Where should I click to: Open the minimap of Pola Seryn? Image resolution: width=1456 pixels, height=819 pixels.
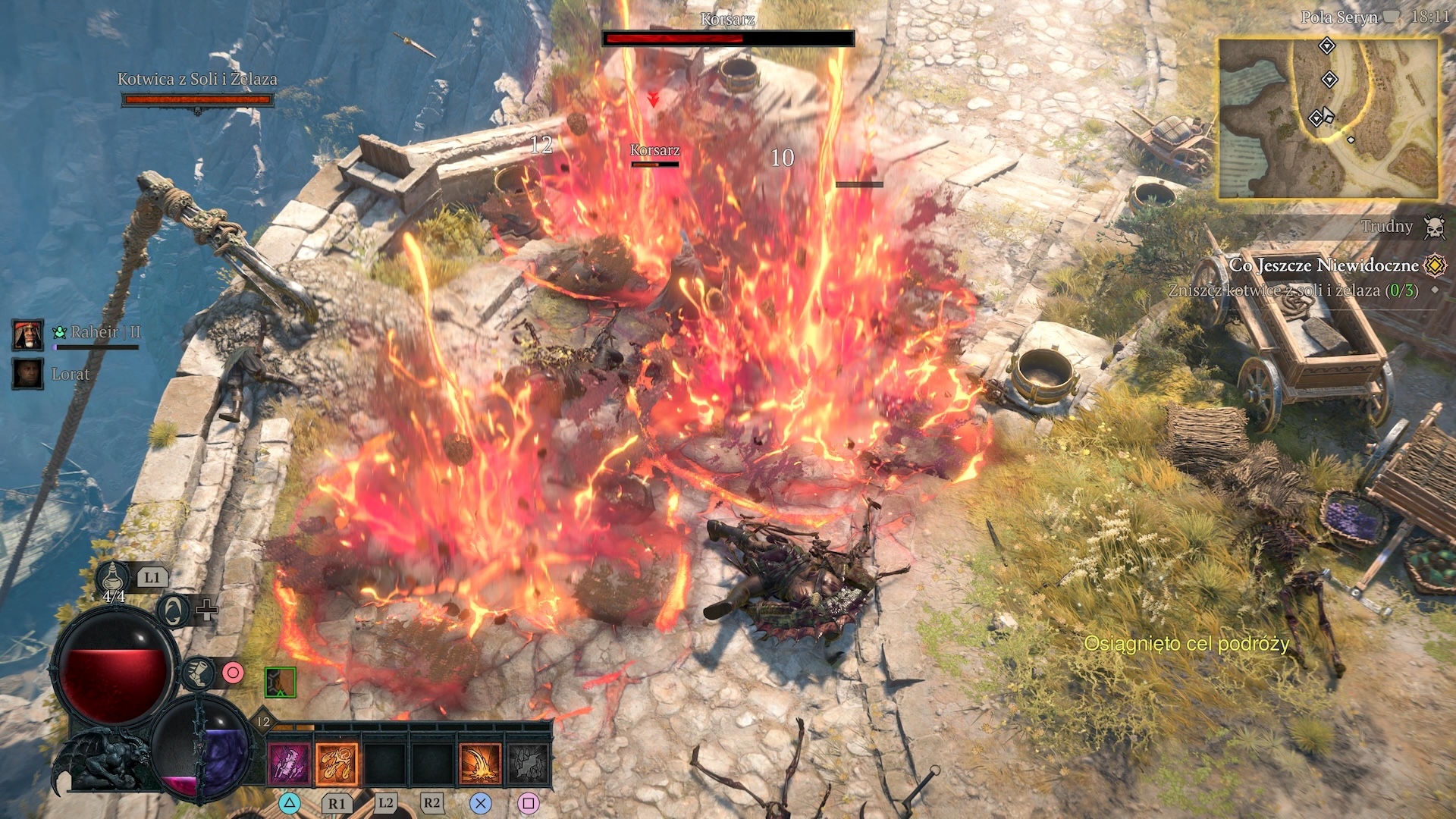tap(1327, 119)
